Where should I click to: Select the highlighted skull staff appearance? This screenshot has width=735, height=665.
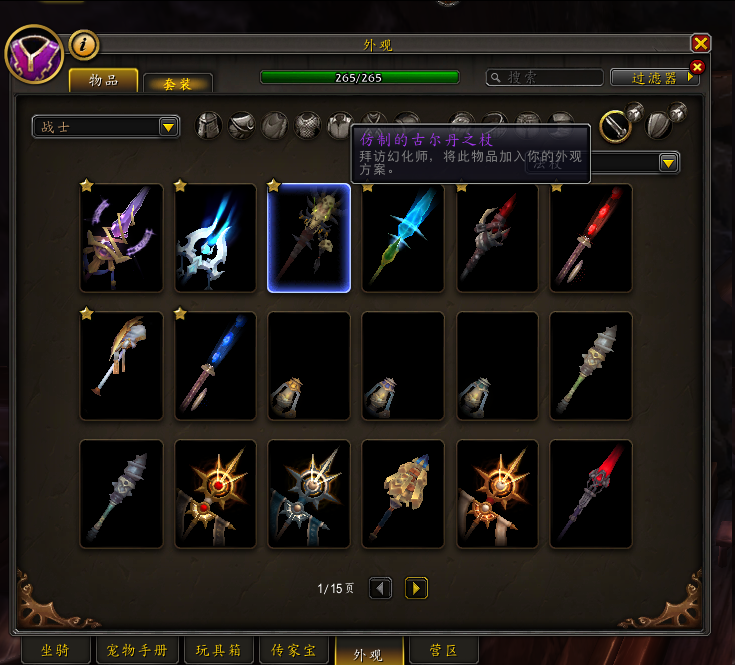(309, 238)
